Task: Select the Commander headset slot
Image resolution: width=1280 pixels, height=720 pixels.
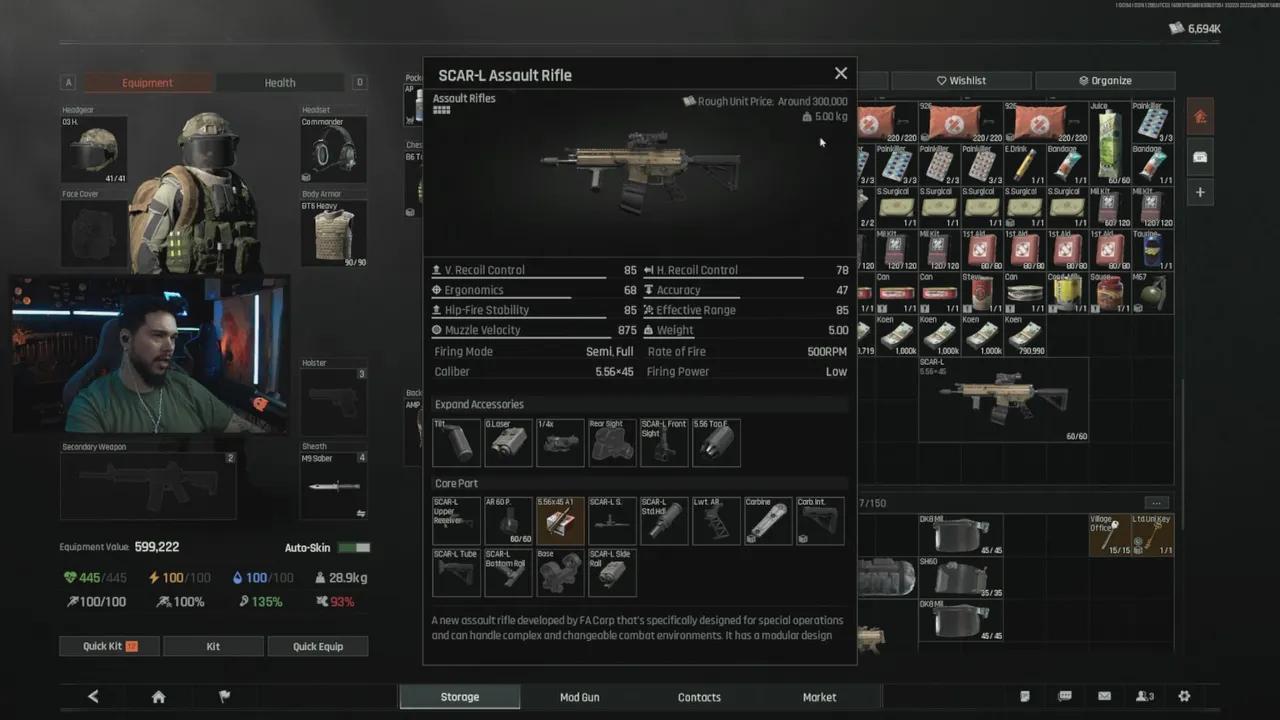Action: 334,150
